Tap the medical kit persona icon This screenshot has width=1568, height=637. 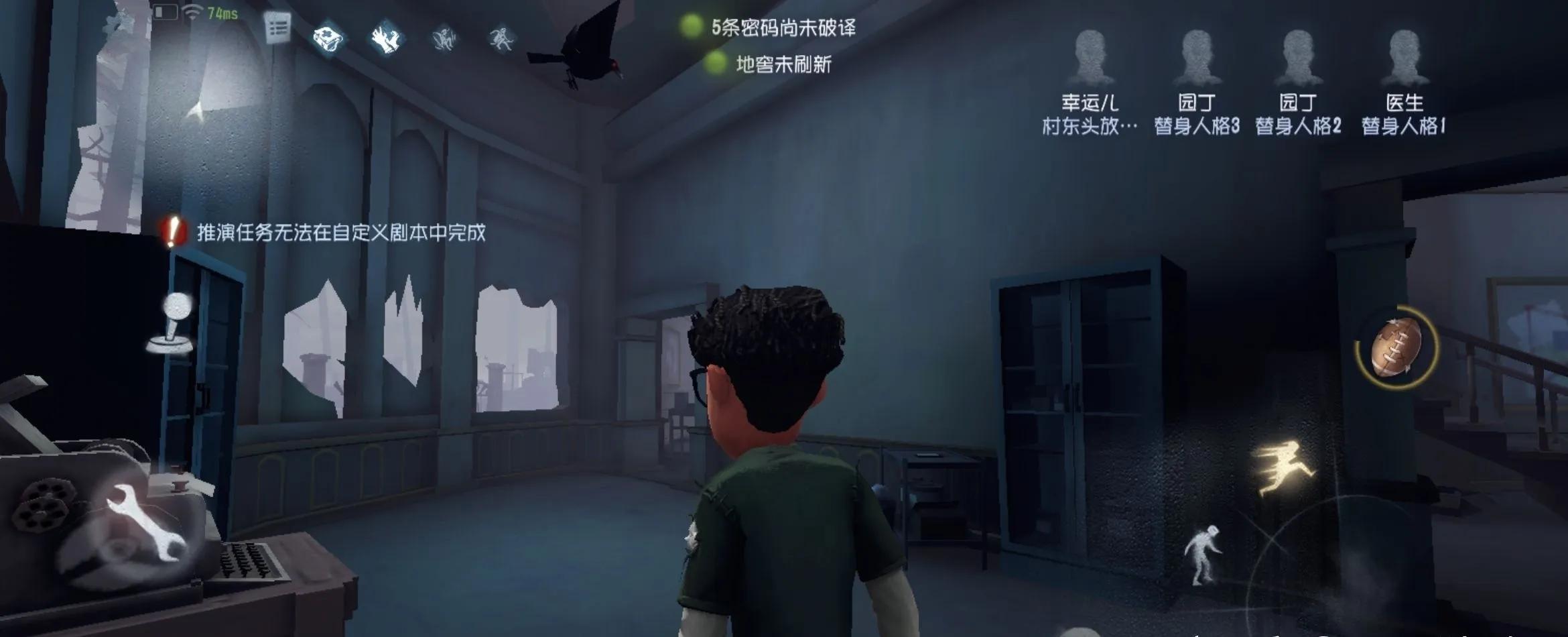coord(328,38)
